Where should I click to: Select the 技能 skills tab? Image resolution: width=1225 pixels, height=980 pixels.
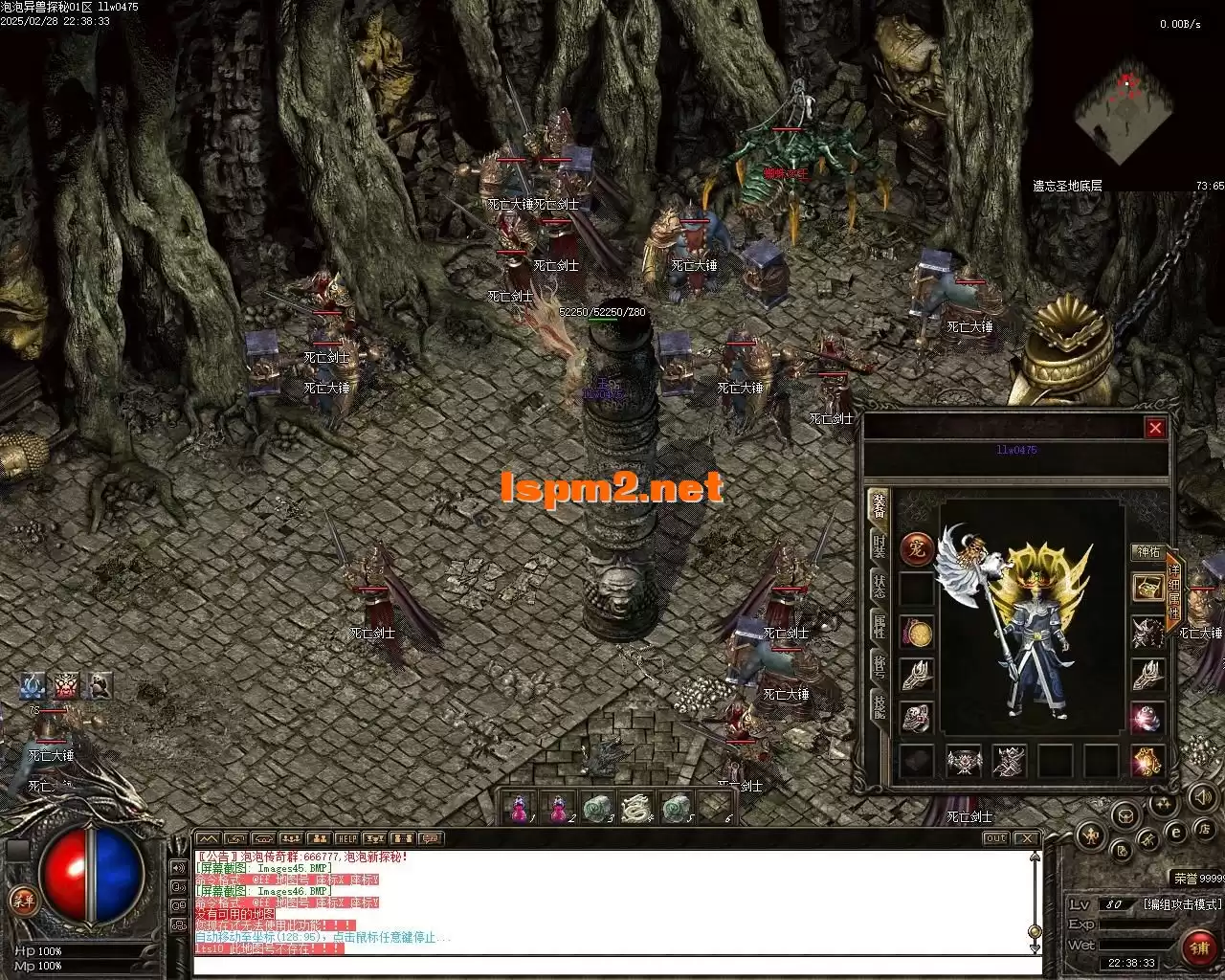click(879, 706)
